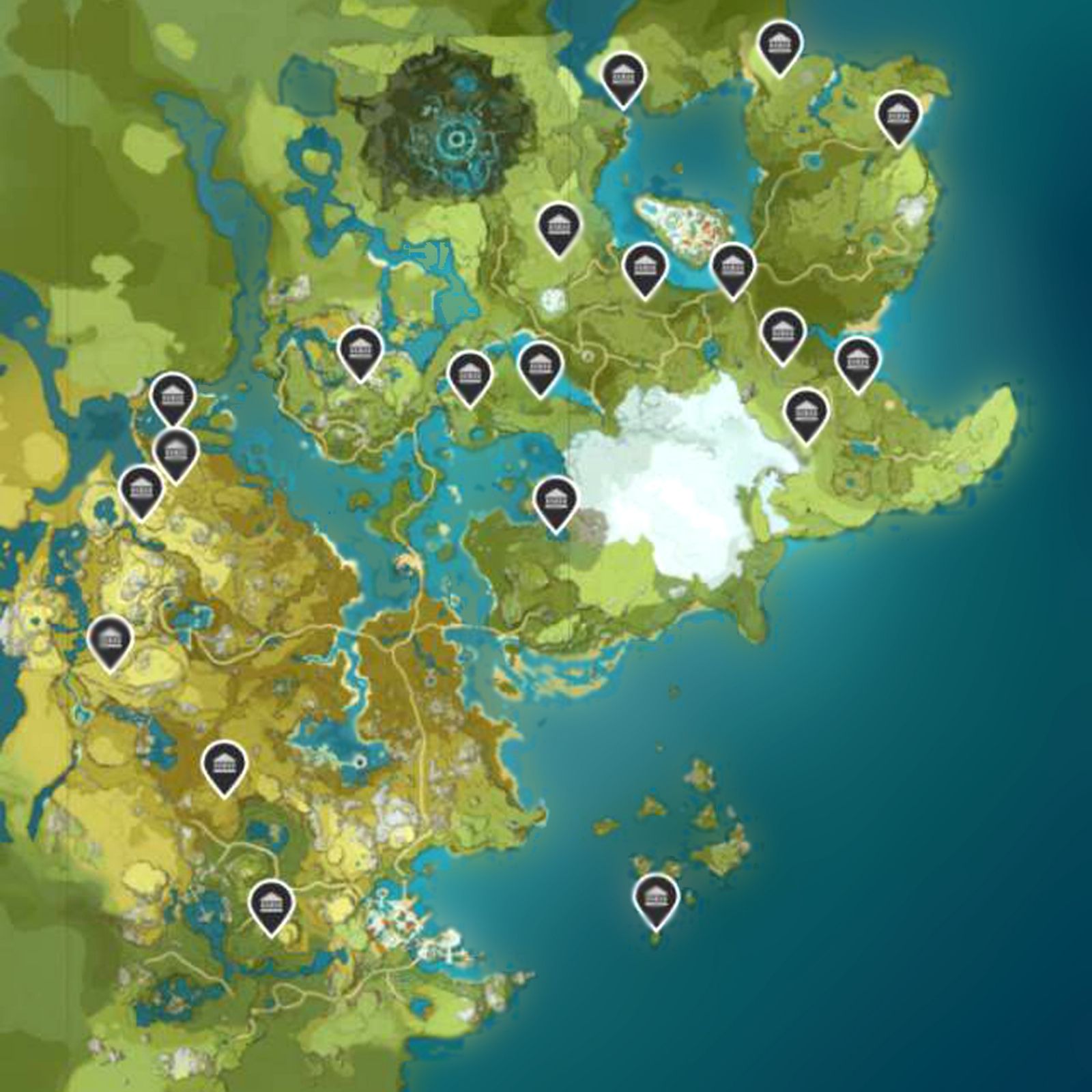Select the domain marker on the offshore islands
The height and width of the screenshot is (1092, 1092).
click(656, 897)
